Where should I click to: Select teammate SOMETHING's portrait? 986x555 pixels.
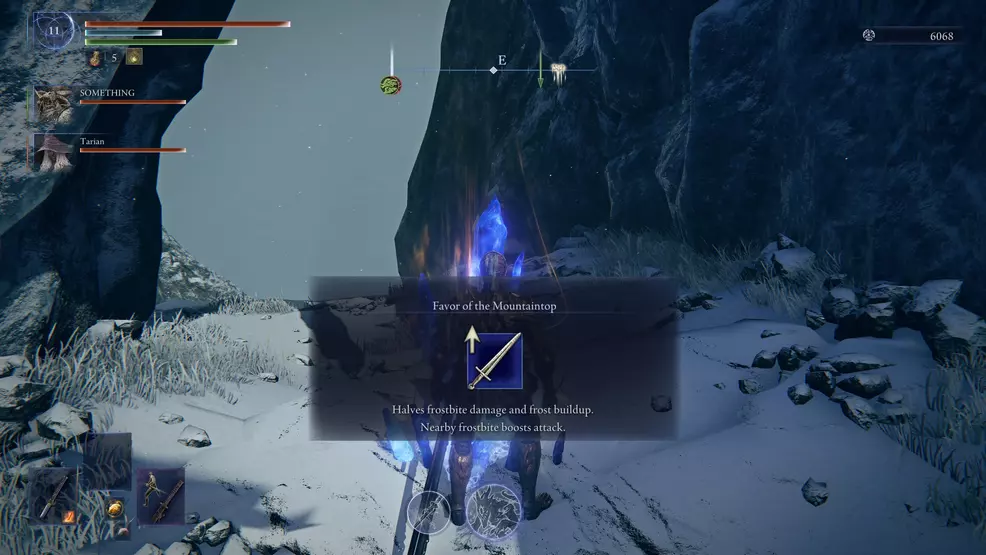[54, 103]
